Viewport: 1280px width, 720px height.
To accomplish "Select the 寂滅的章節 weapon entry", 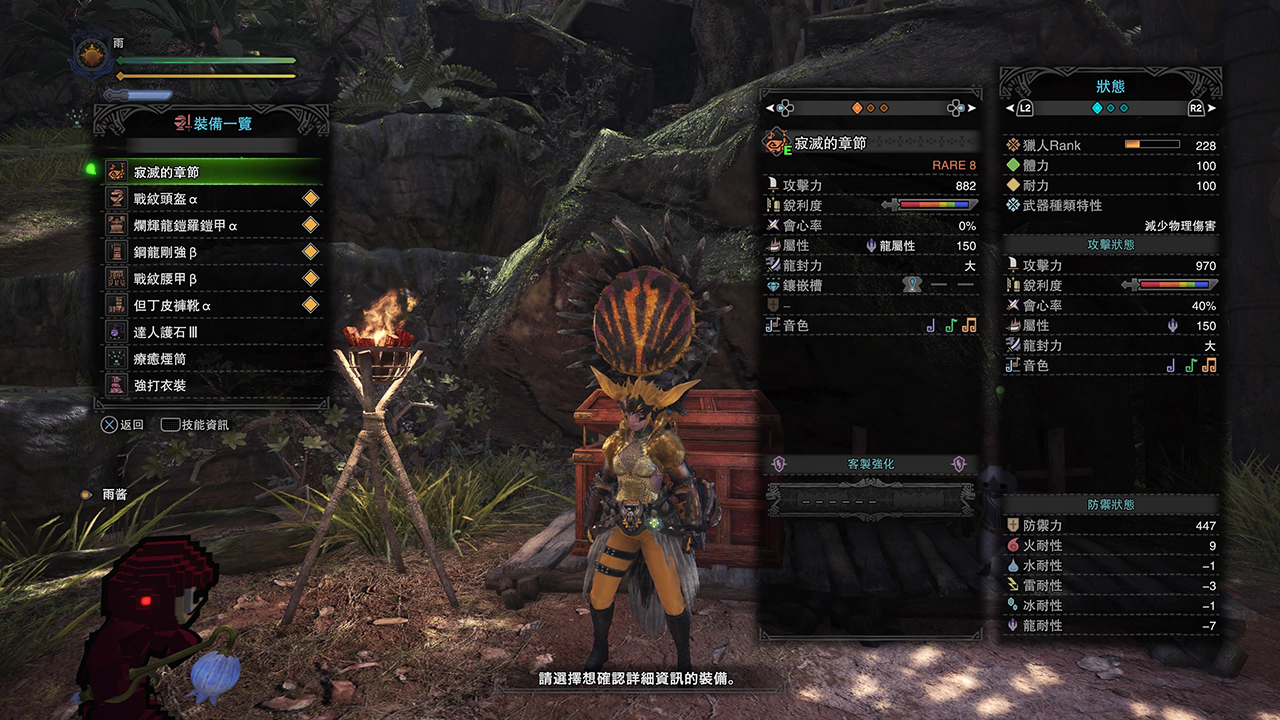I will tap(212, 172).
